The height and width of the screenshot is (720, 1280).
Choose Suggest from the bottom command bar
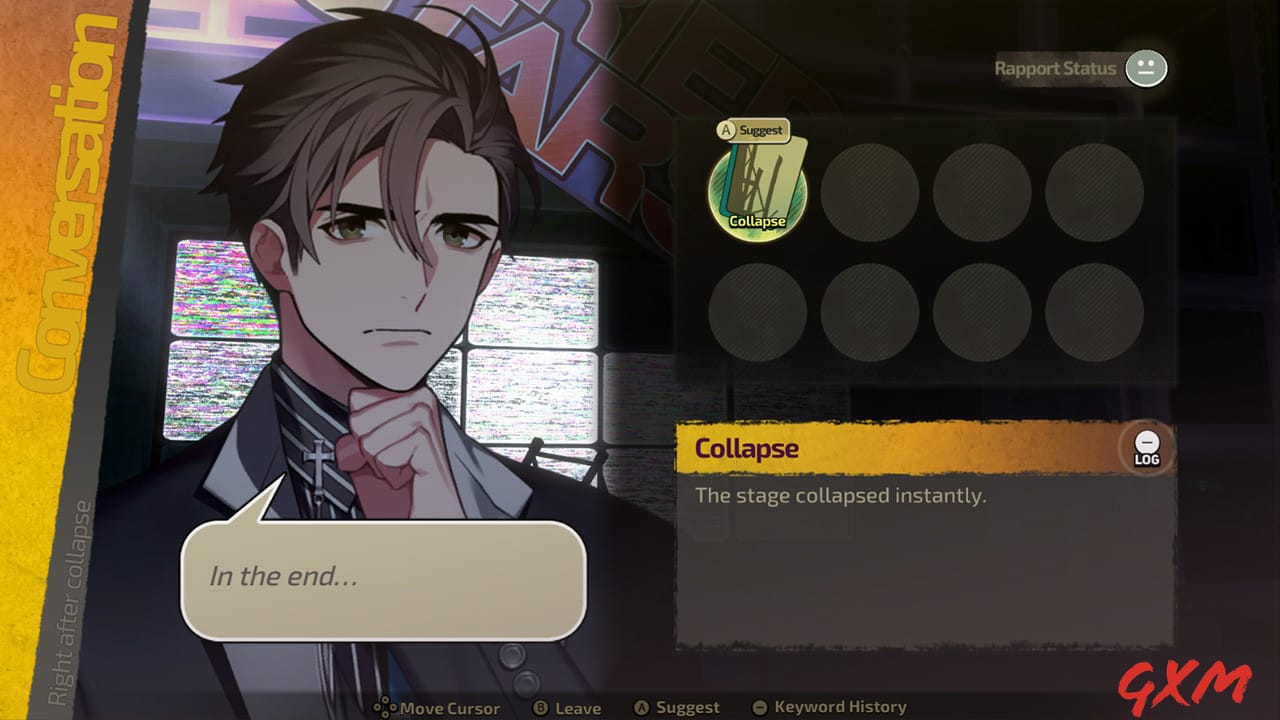coord(678,708)
